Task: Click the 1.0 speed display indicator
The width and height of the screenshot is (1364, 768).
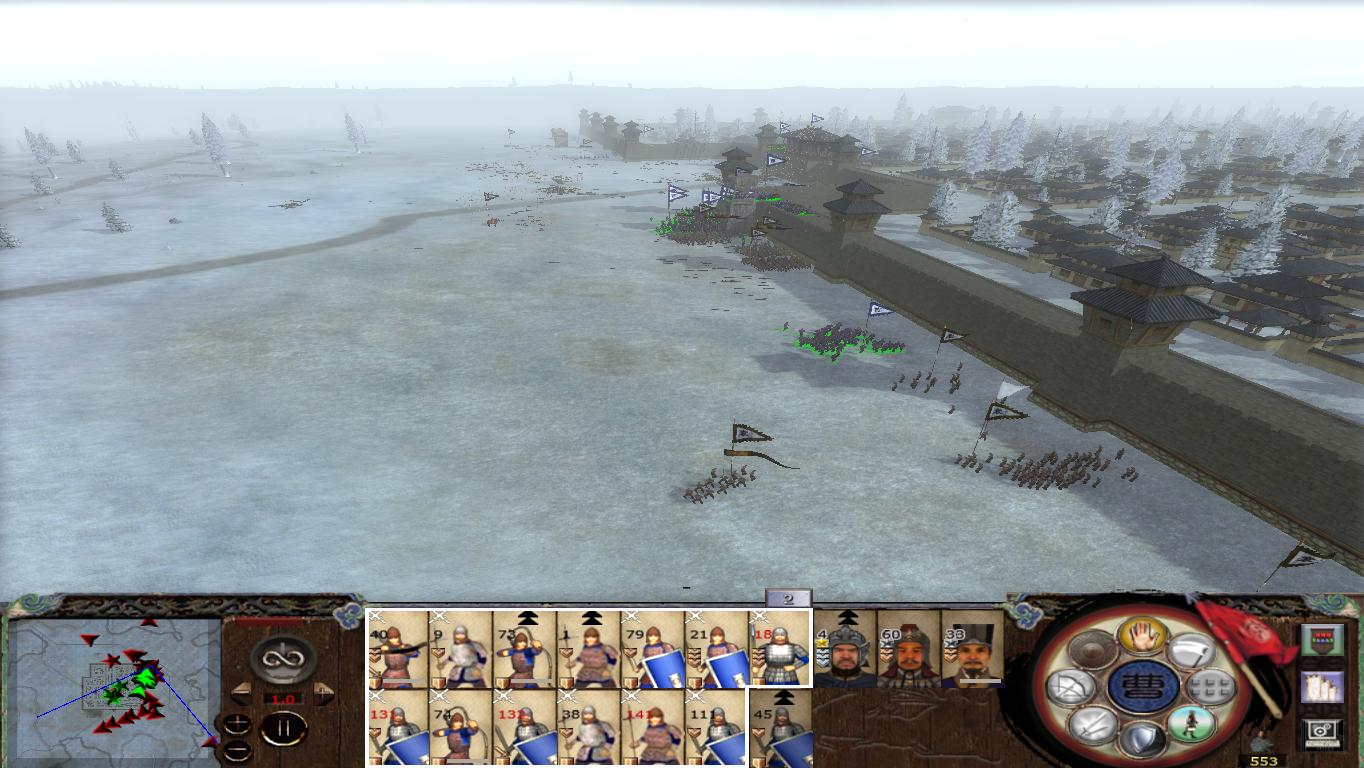Action: pos(282,698)
